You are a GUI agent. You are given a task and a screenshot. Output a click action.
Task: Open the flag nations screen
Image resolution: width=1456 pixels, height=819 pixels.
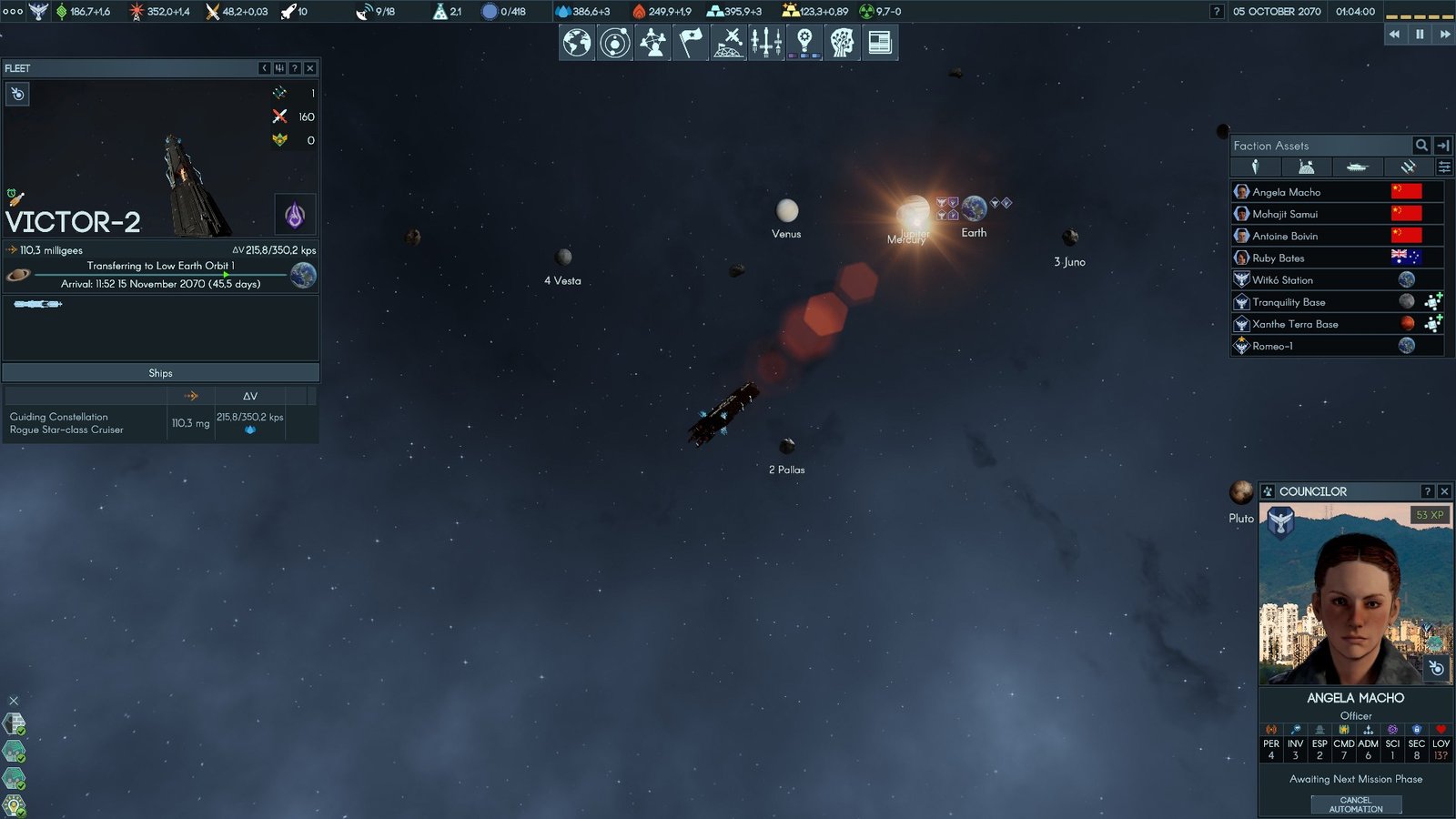(691, 43)
